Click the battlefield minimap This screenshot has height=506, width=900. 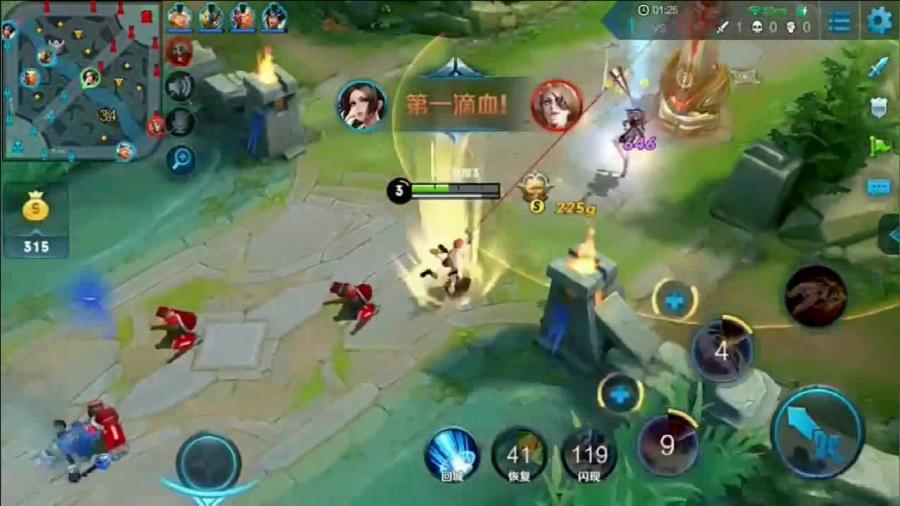[x=82, y=81]
